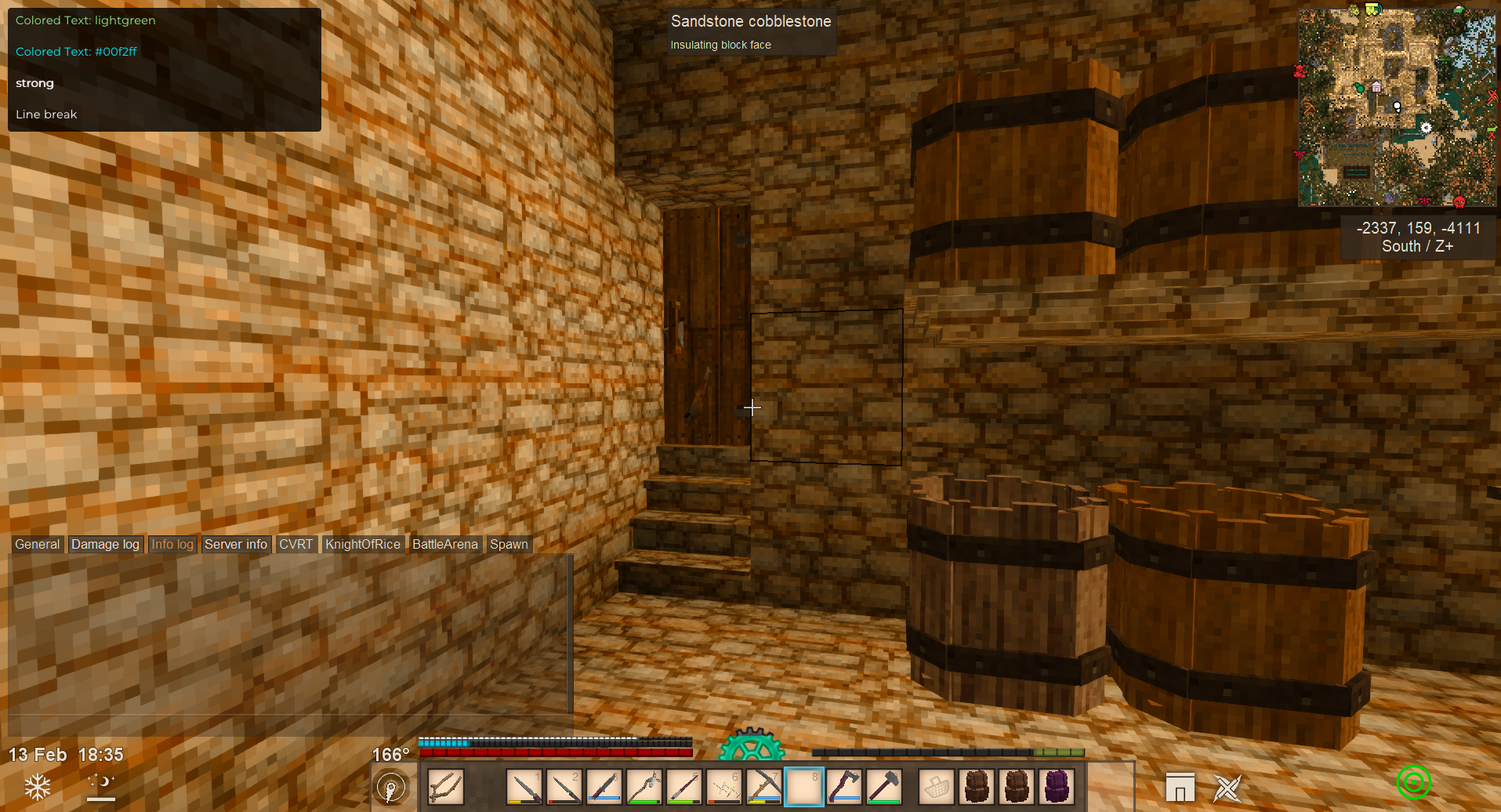Open the Damage log tab

point(105,544)
